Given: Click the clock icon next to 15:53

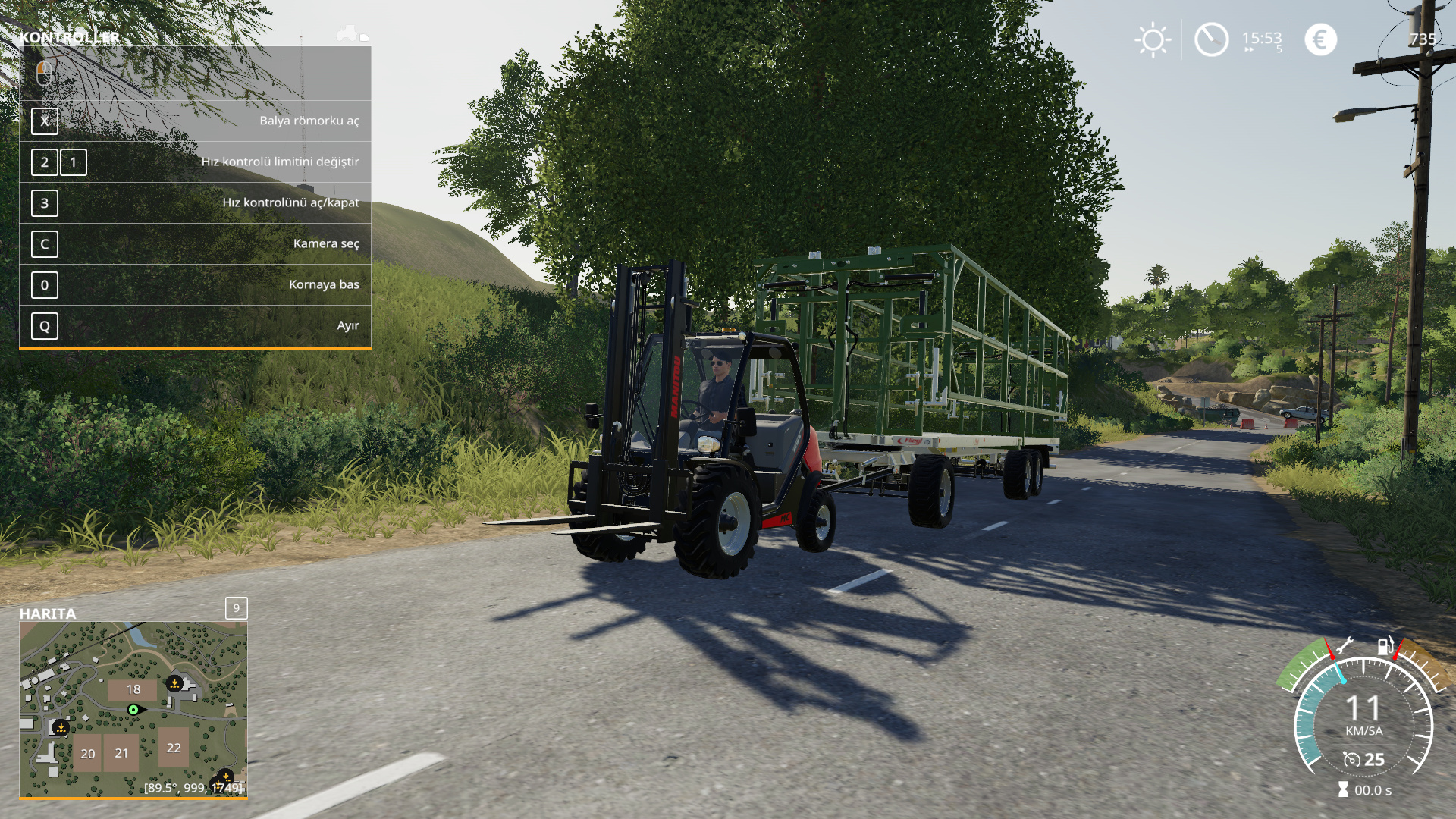Looking at the screenshot, I should [1212, 39].
